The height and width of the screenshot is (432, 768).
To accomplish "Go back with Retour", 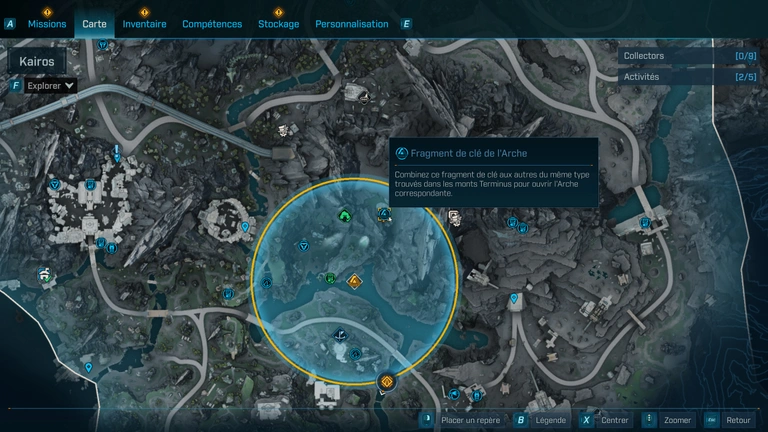I will (x=730, y=420).
